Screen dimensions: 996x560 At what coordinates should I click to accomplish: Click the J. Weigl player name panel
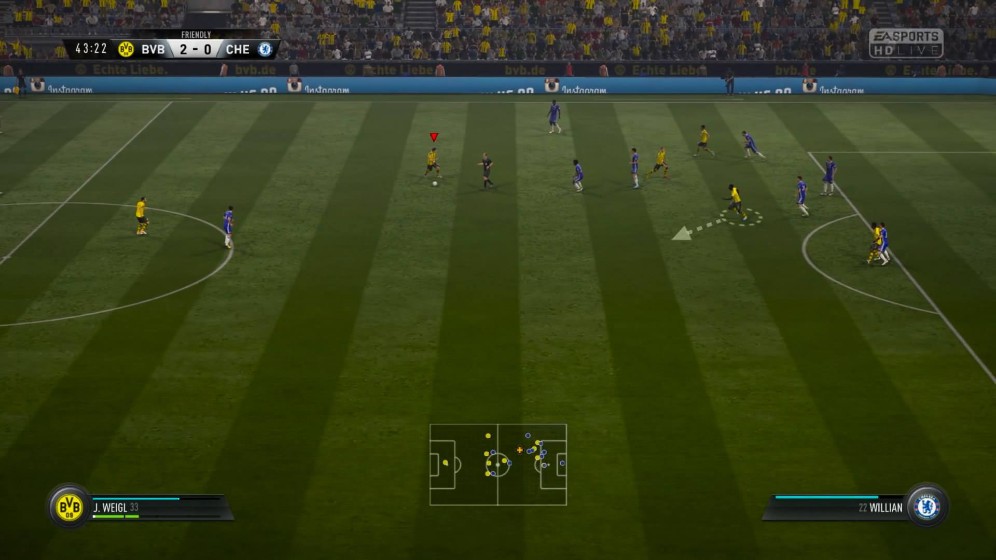[160, 507]
